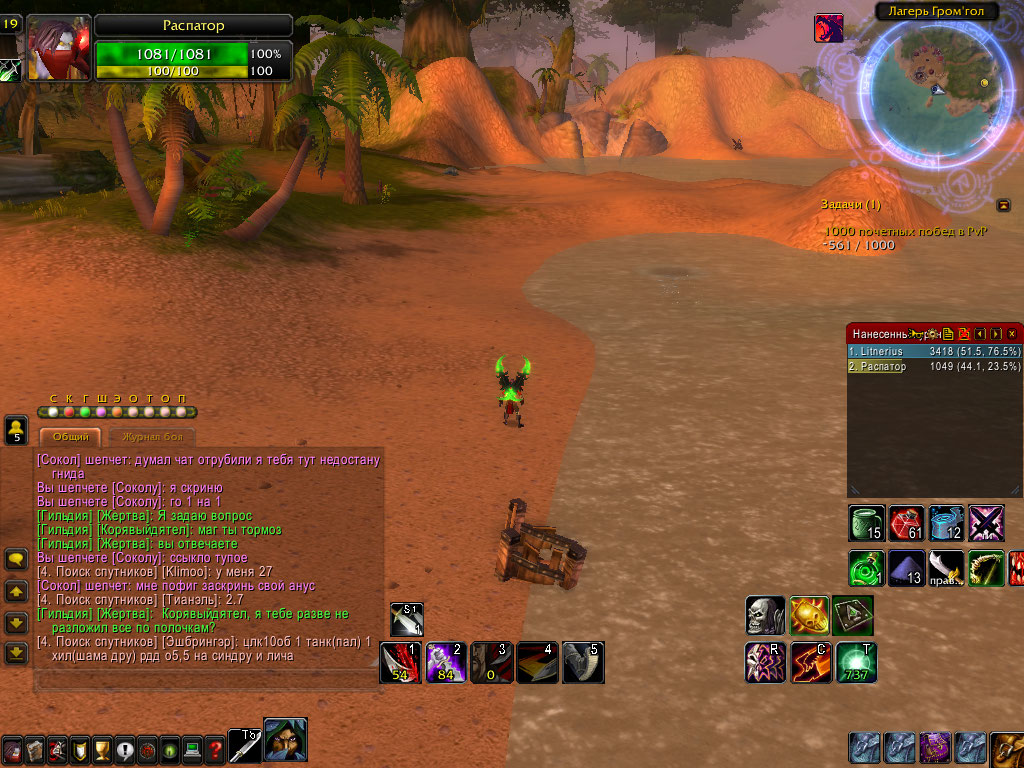Activate ability in hotbar slot 1
Screen dimensions: 1024x768
click(400, 662)
